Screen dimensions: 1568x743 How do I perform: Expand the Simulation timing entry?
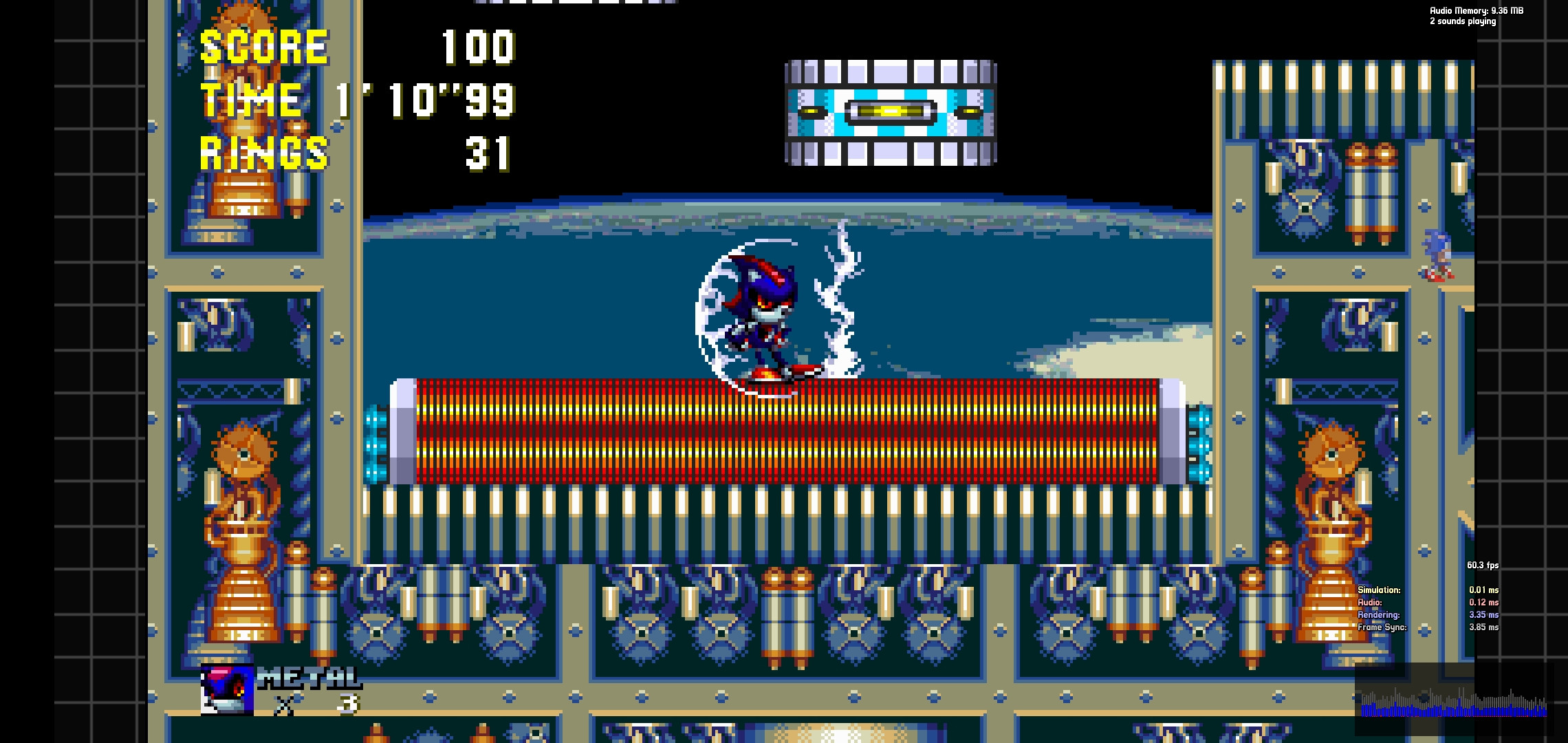1379,590
